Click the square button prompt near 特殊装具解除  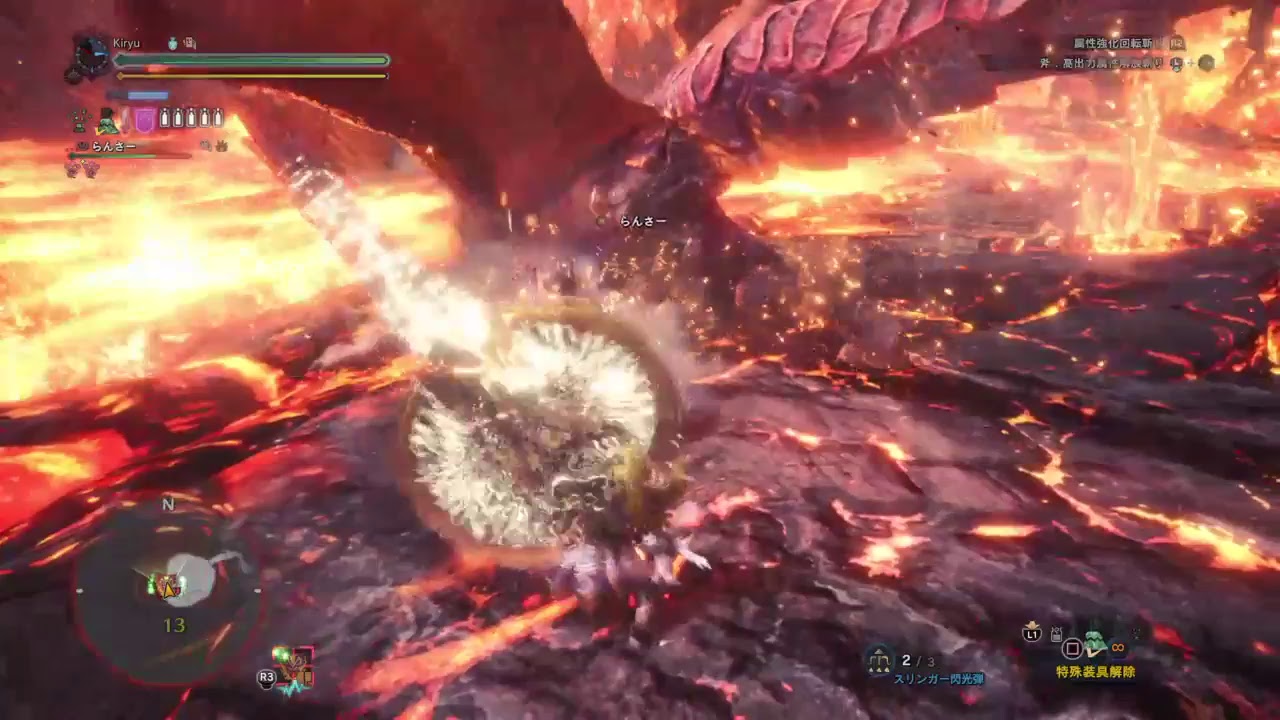click(x=1072, y=647)
